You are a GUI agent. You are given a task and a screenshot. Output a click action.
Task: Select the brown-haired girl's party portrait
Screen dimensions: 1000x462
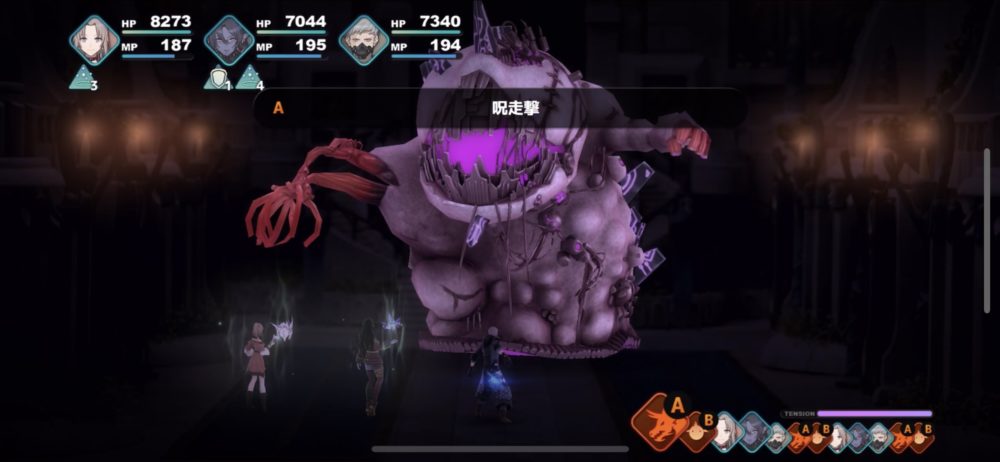pyautogui.click(x=94, y=40)
